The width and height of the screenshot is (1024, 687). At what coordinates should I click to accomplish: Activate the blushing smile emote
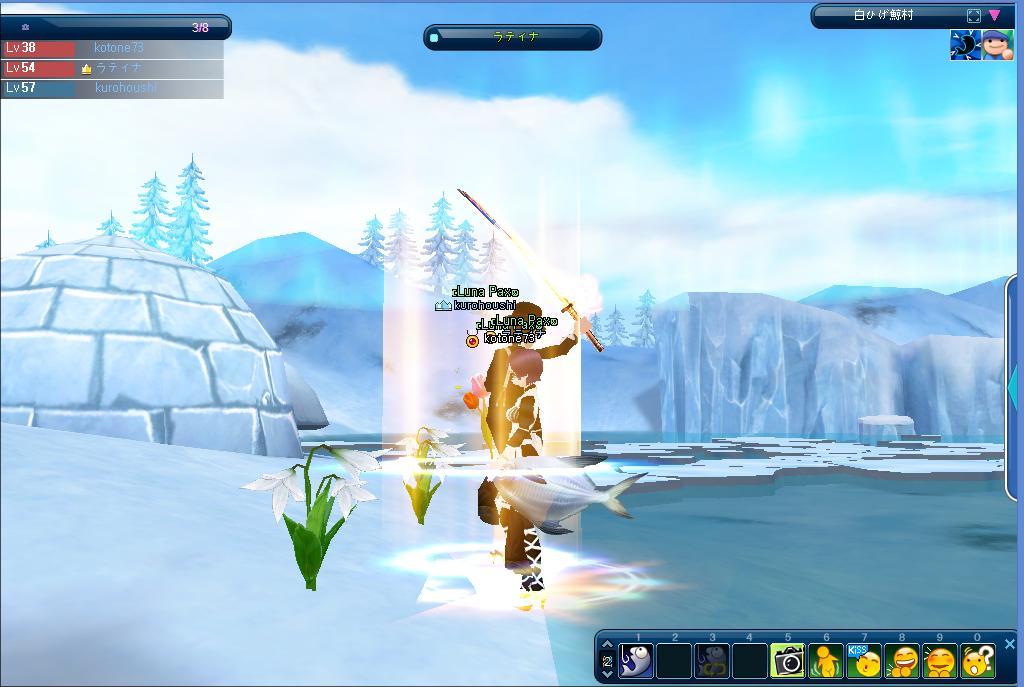coord(940,661)
